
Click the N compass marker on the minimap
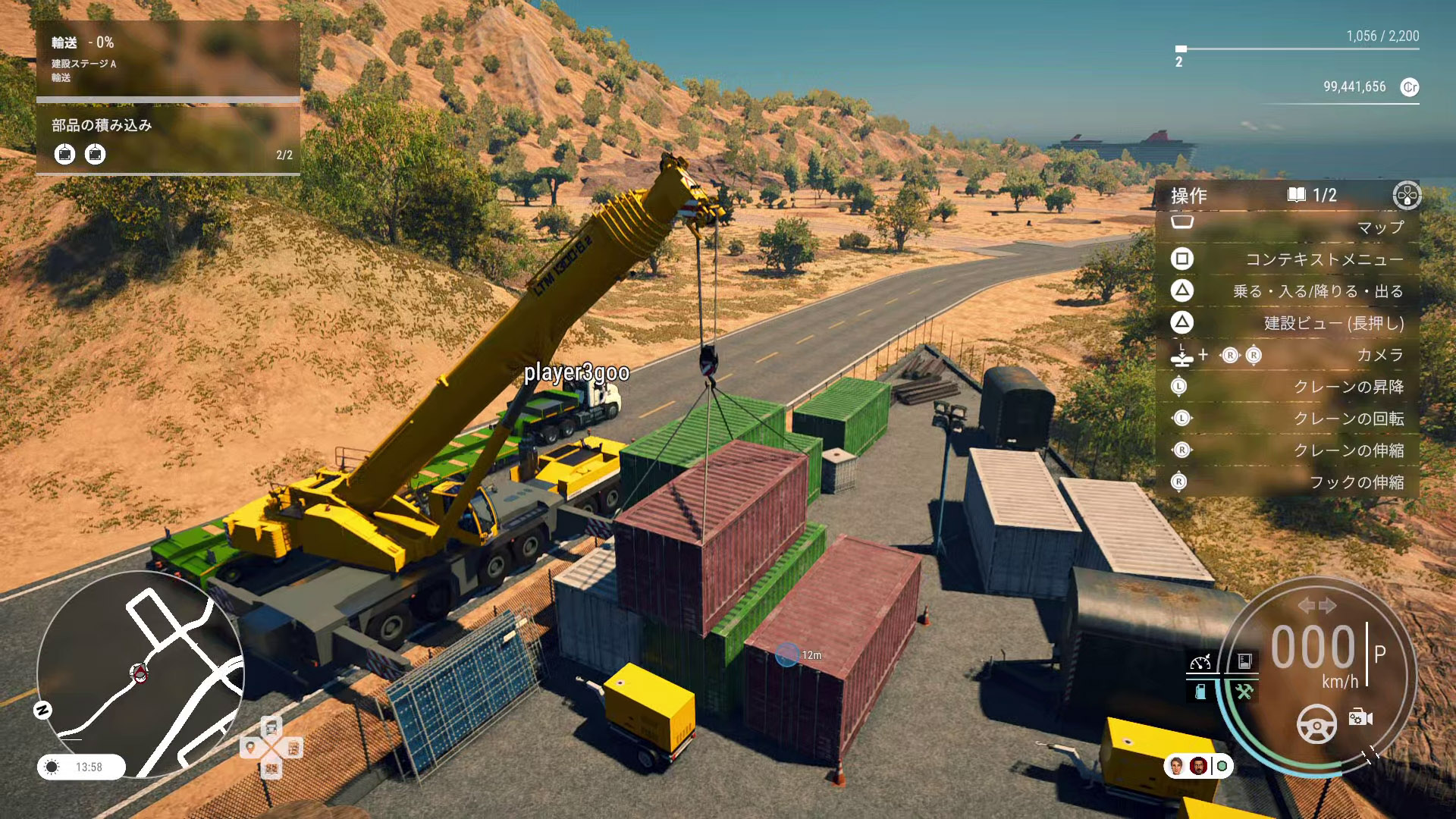tap(43, 710)
